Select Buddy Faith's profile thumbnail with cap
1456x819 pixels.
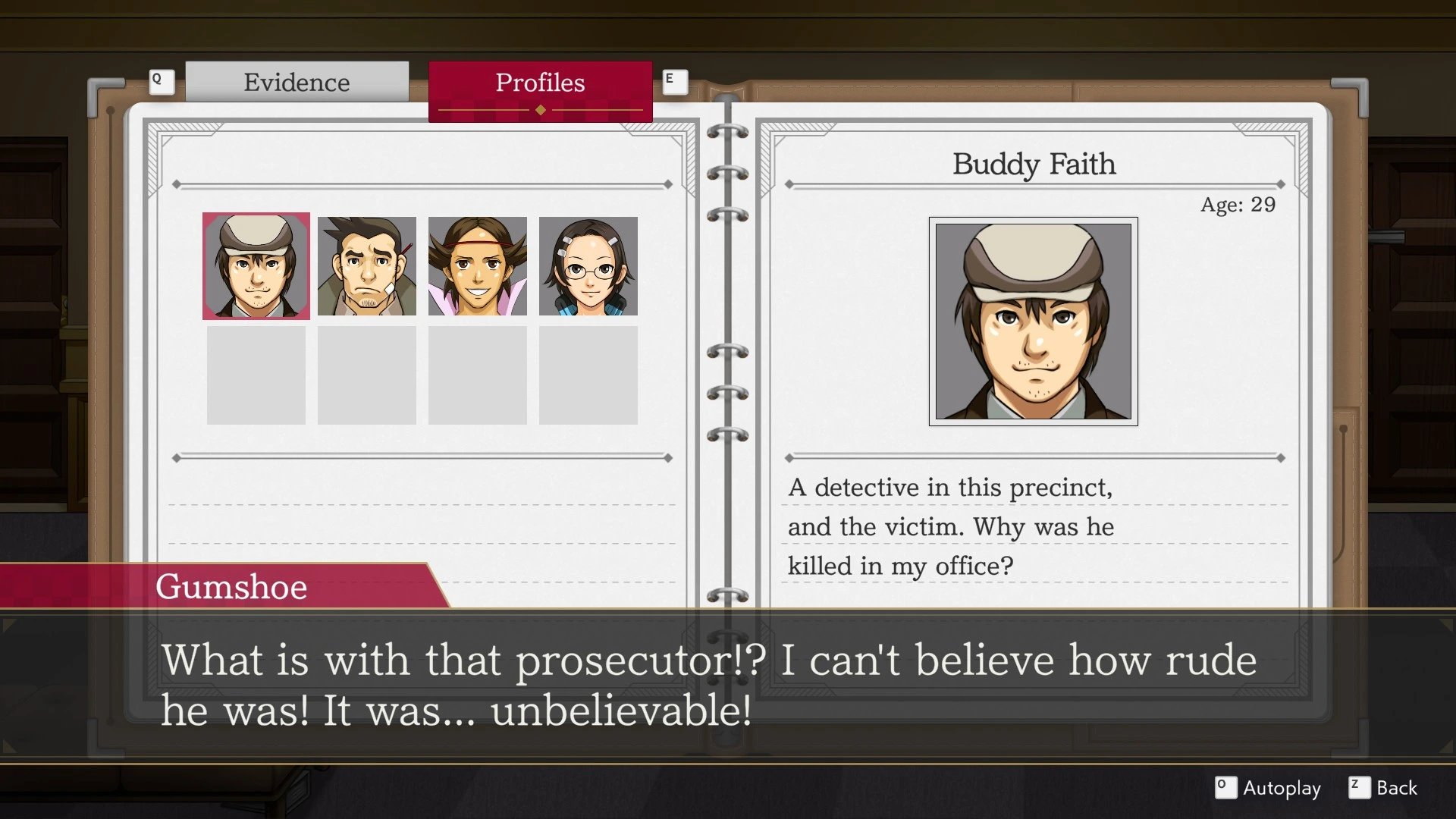point(256,266)
